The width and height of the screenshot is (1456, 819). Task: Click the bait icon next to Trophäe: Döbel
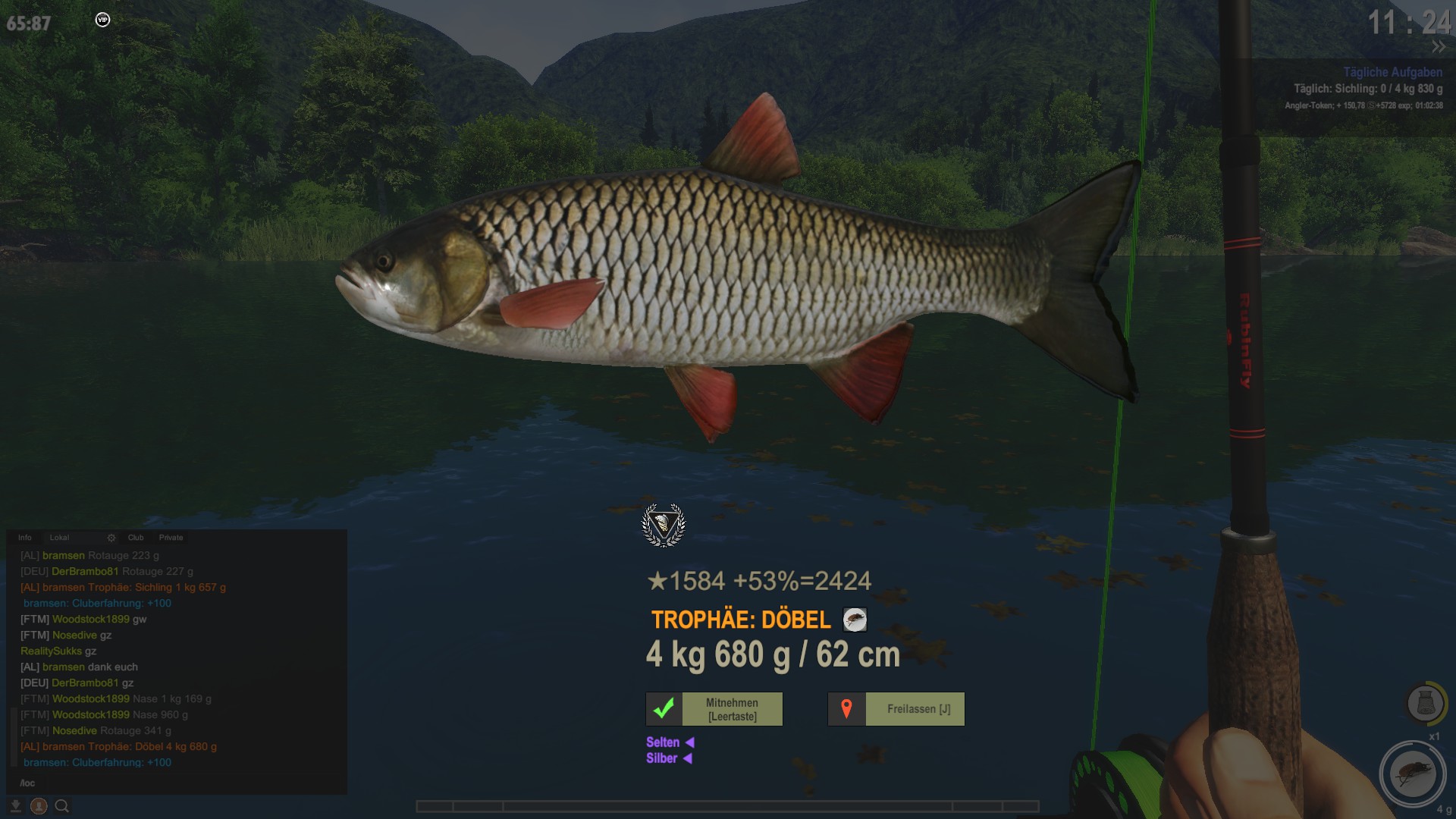[x=855, y=620]
